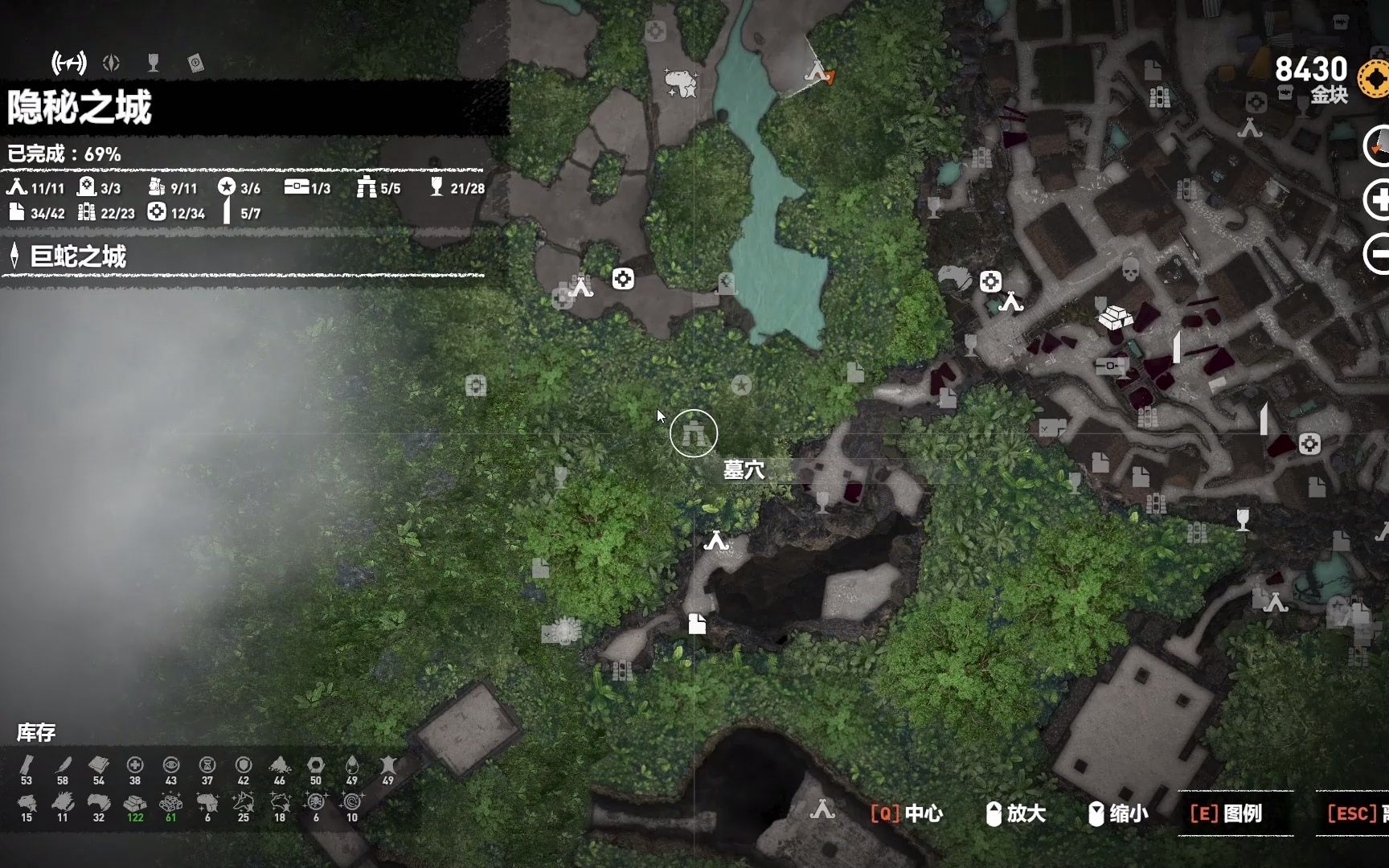Switch to the document card tab
Viewport: 1389px width, 868px height.
click(x=195, y=63)
